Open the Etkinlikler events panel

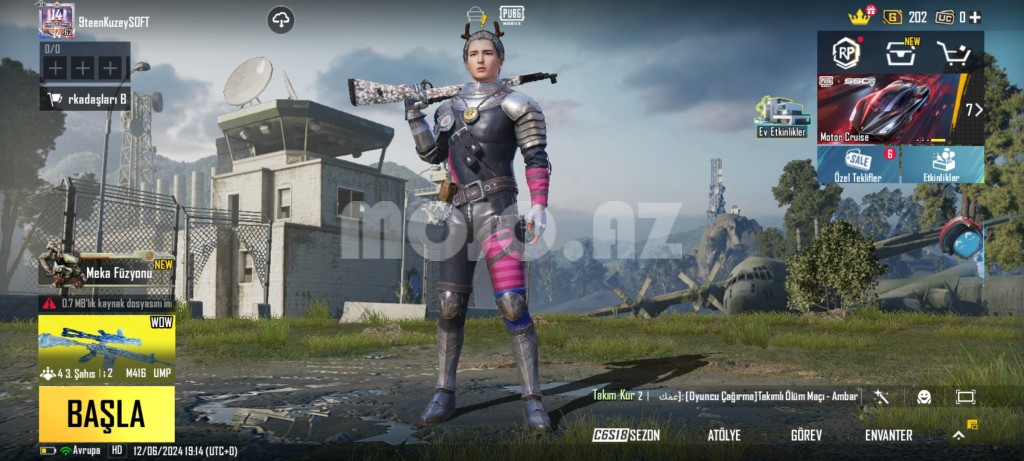pyautogui.click(x=942, y=165)
